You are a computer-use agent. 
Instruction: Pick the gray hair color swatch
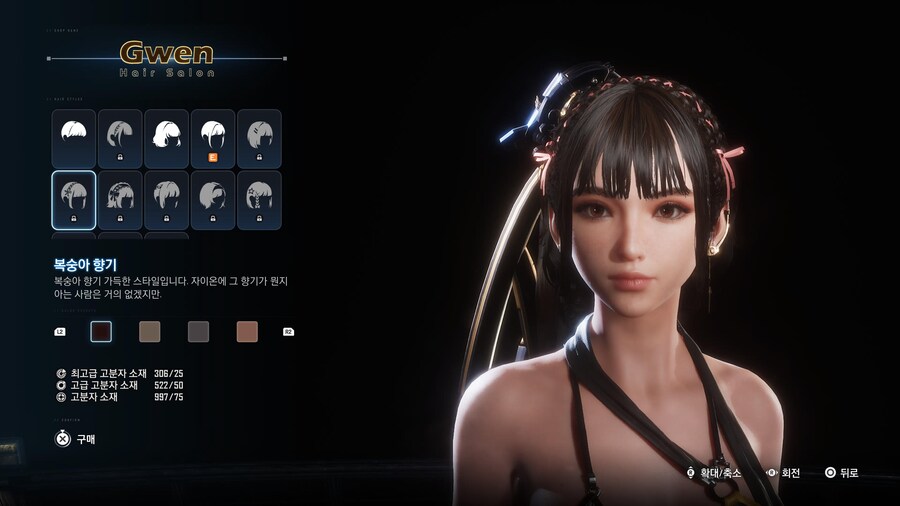[x=198, y=331]
